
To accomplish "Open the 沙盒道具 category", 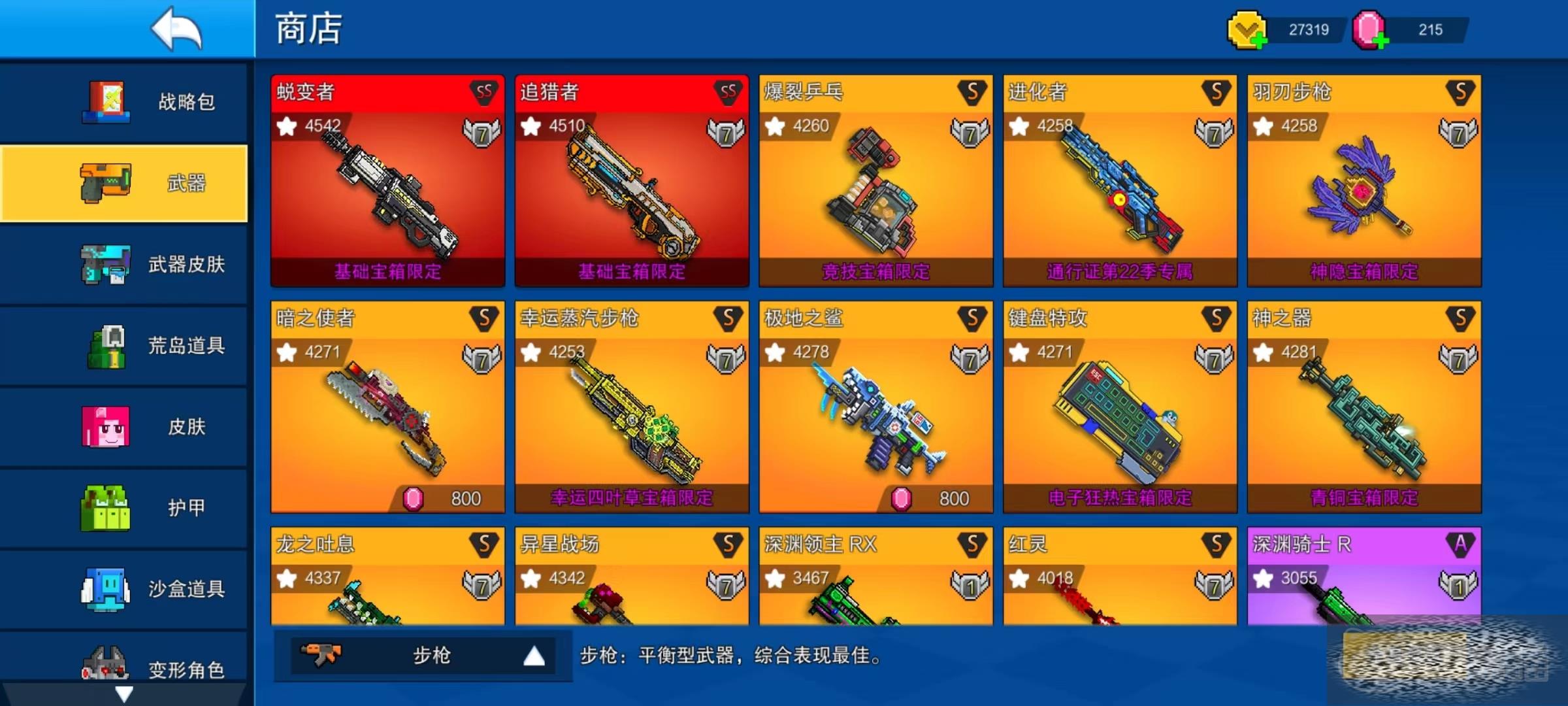I will click(x=124, y=588).
